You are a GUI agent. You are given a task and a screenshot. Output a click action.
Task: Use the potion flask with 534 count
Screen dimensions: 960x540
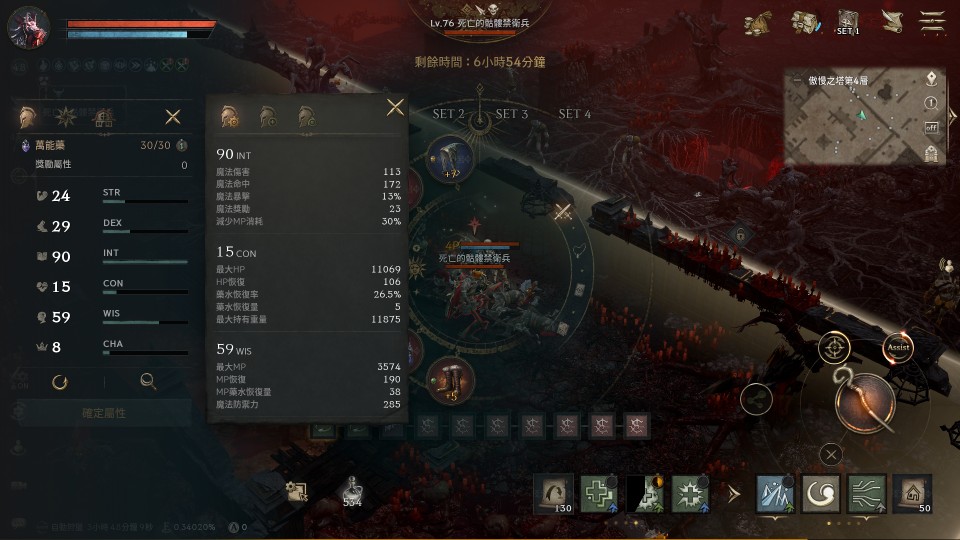(351, 490)
